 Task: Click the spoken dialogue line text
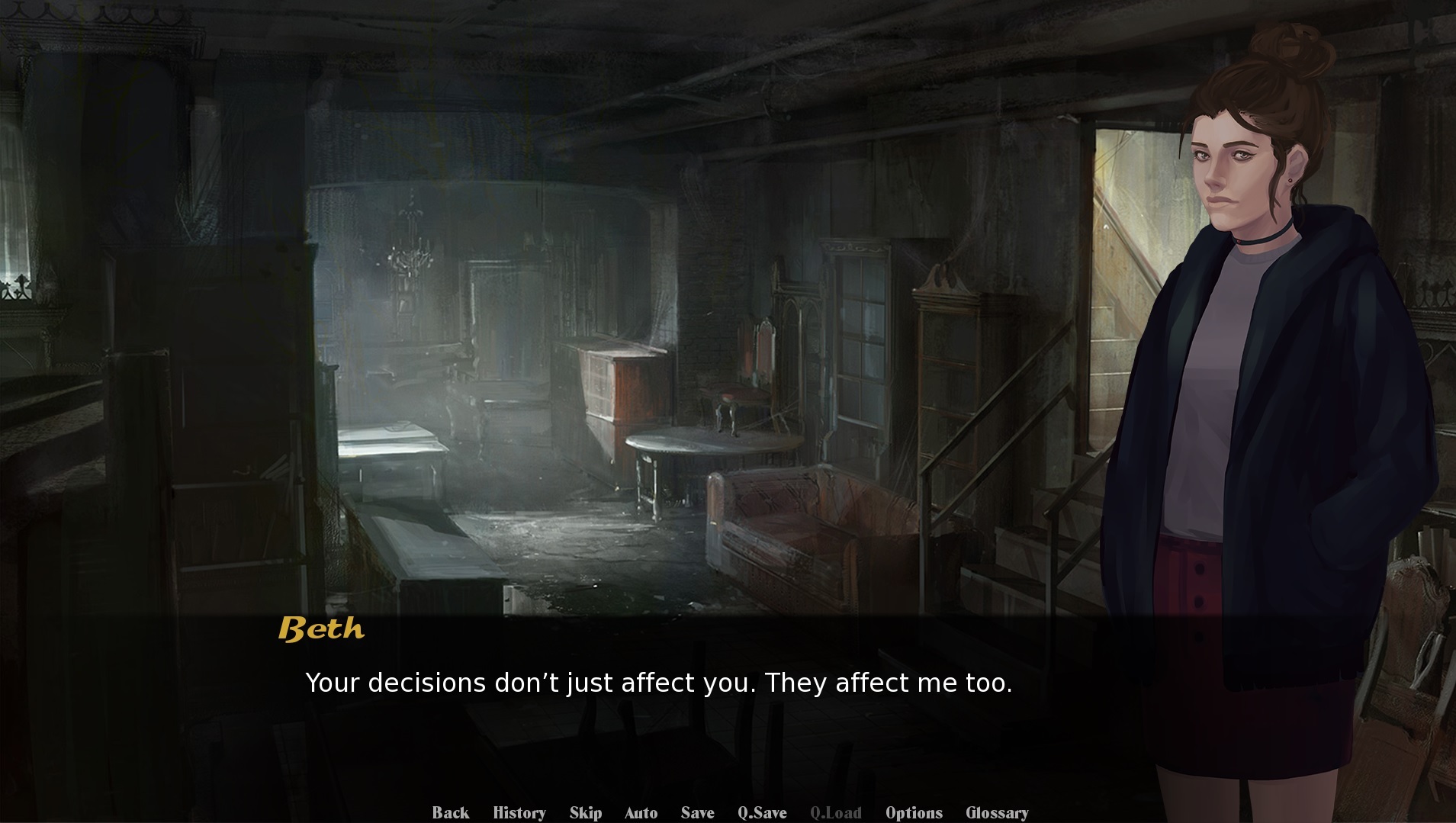pyautogui.click(x=660, y=683)
